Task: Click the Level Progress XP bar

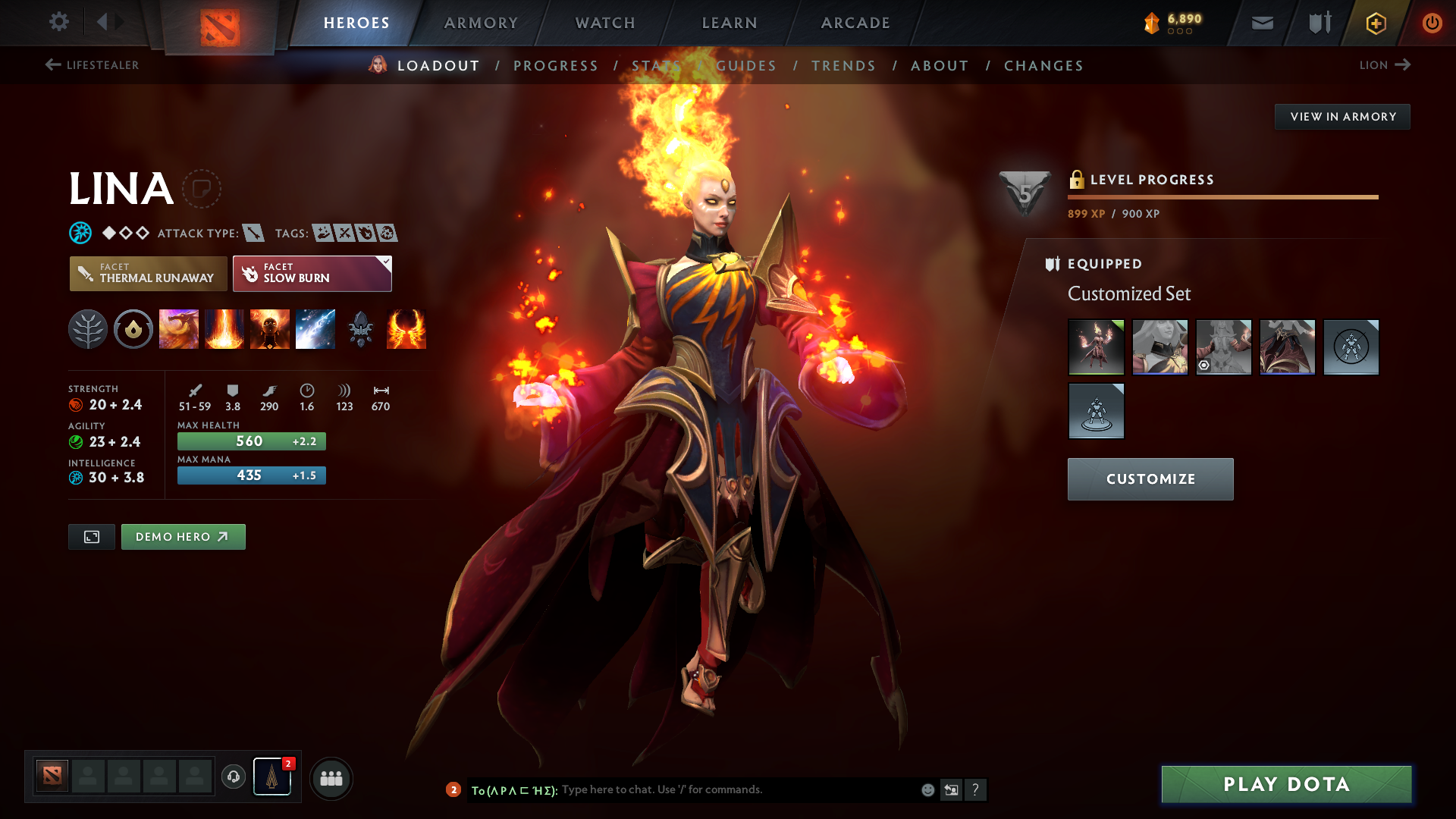Action: tap(1222, 196)
